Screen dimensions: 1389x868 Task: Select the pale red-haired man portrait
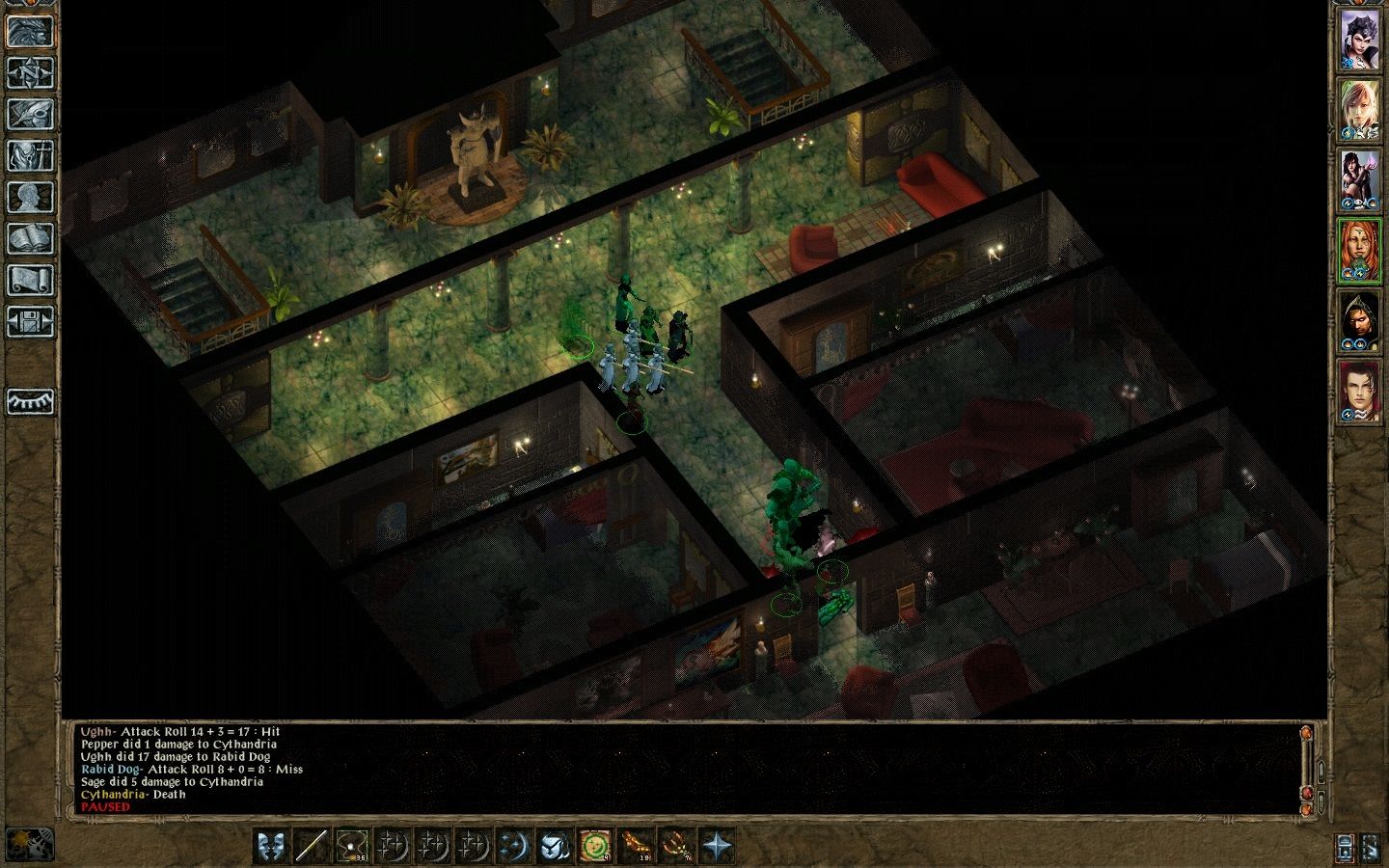[x=1358, y=392]
